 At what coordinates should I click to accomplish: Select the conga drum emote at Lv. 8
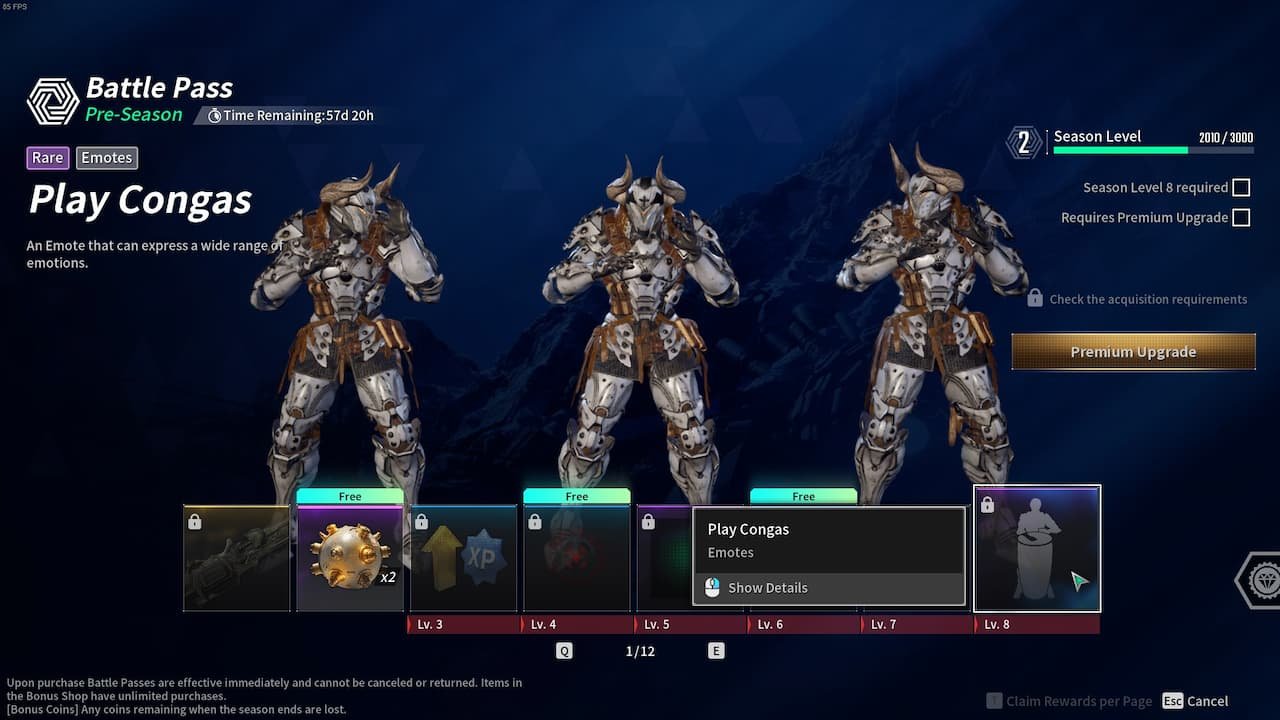click(x=1037, y=548)
